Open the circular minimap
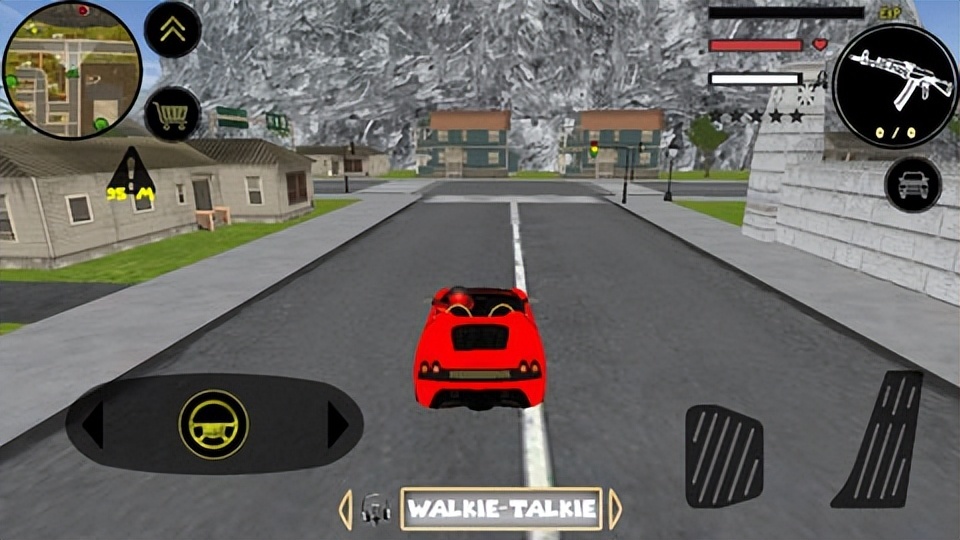Screen dimensions: 960x540 click(72, 69)
